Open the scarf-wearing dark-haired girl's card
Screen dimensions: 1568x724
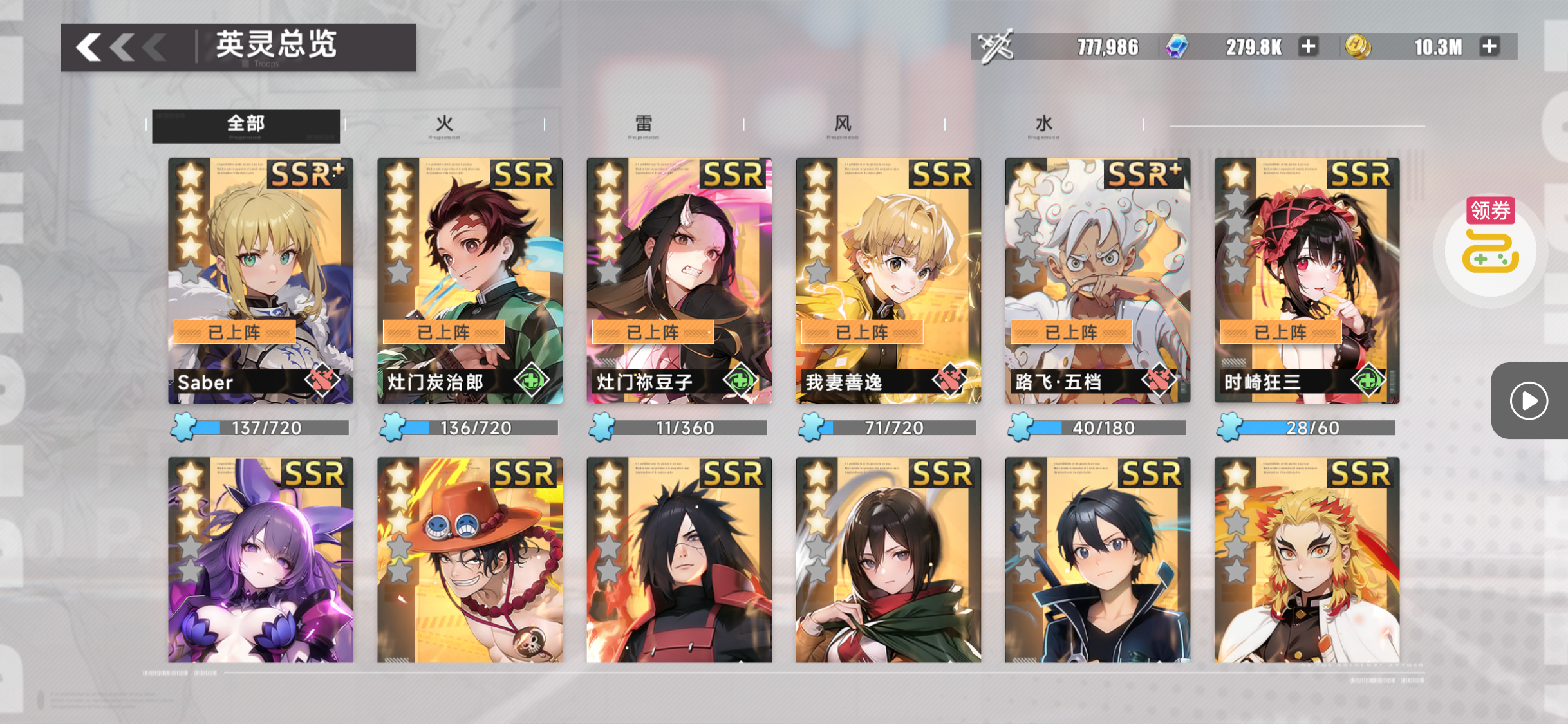[x=888, y=560]
